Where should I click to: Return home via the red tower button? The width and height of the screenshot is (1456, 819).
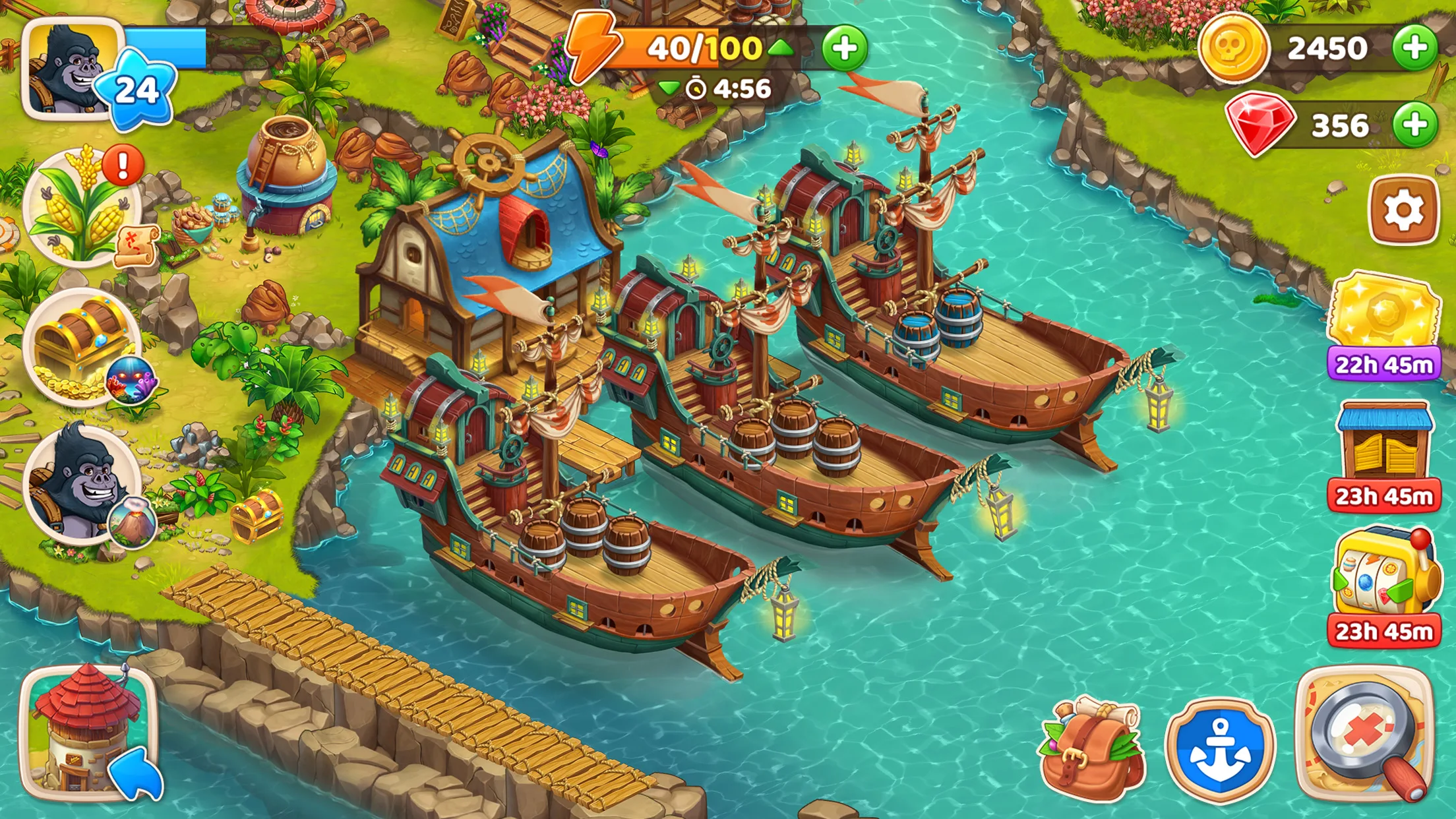coord(88,733)
